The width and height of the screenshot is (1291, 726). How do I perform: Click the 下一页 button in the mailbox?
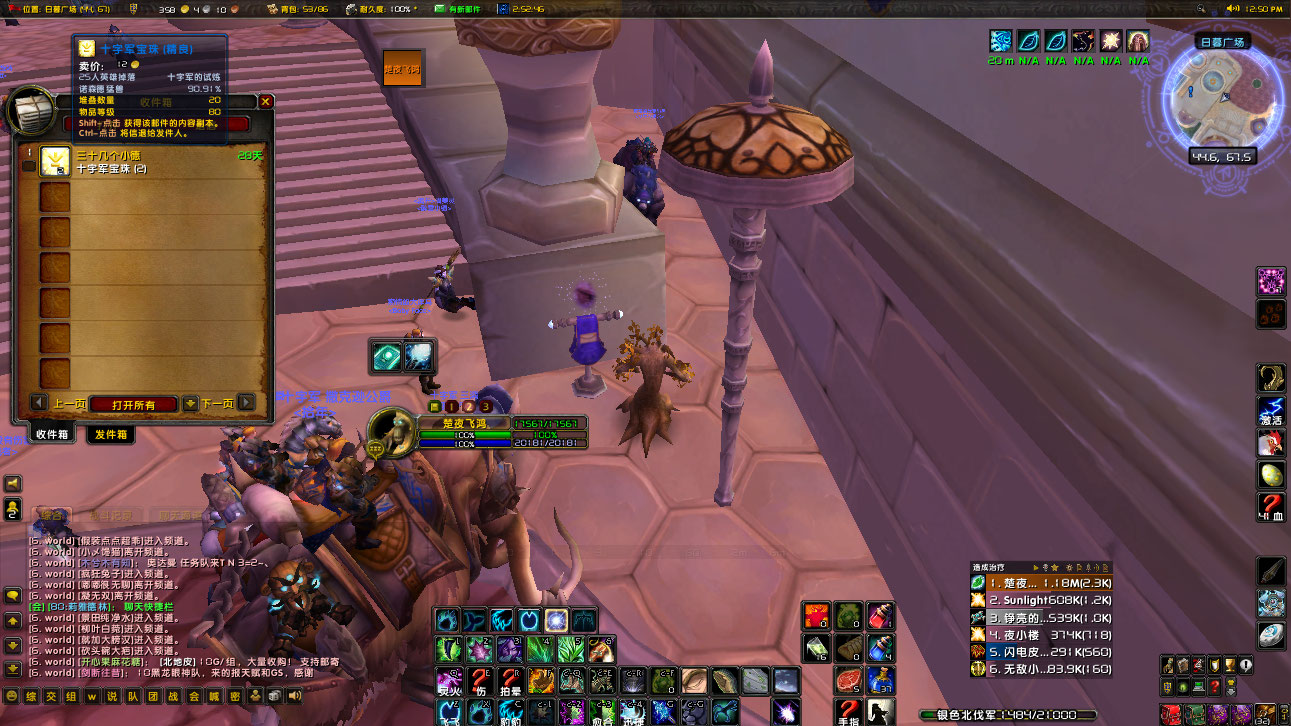[x=218, y=403]
